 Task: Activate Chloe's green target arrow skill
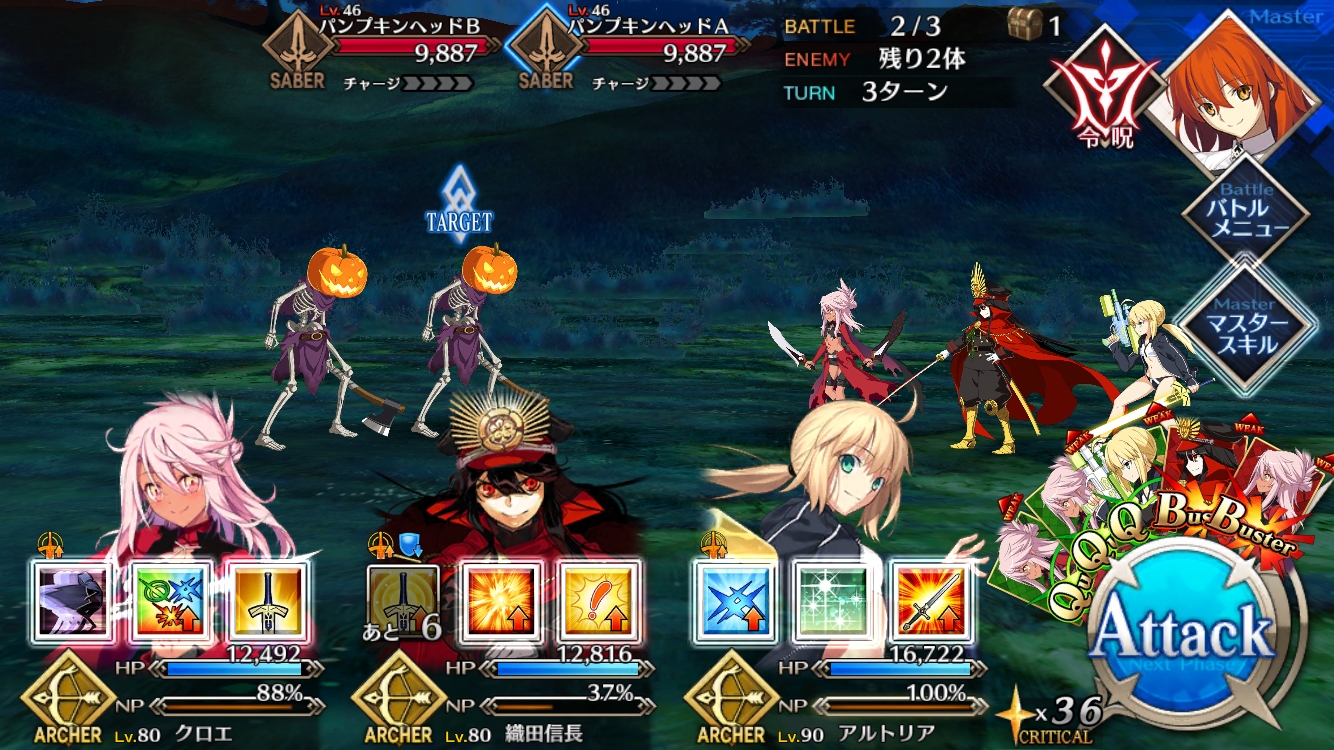(170, 600)
